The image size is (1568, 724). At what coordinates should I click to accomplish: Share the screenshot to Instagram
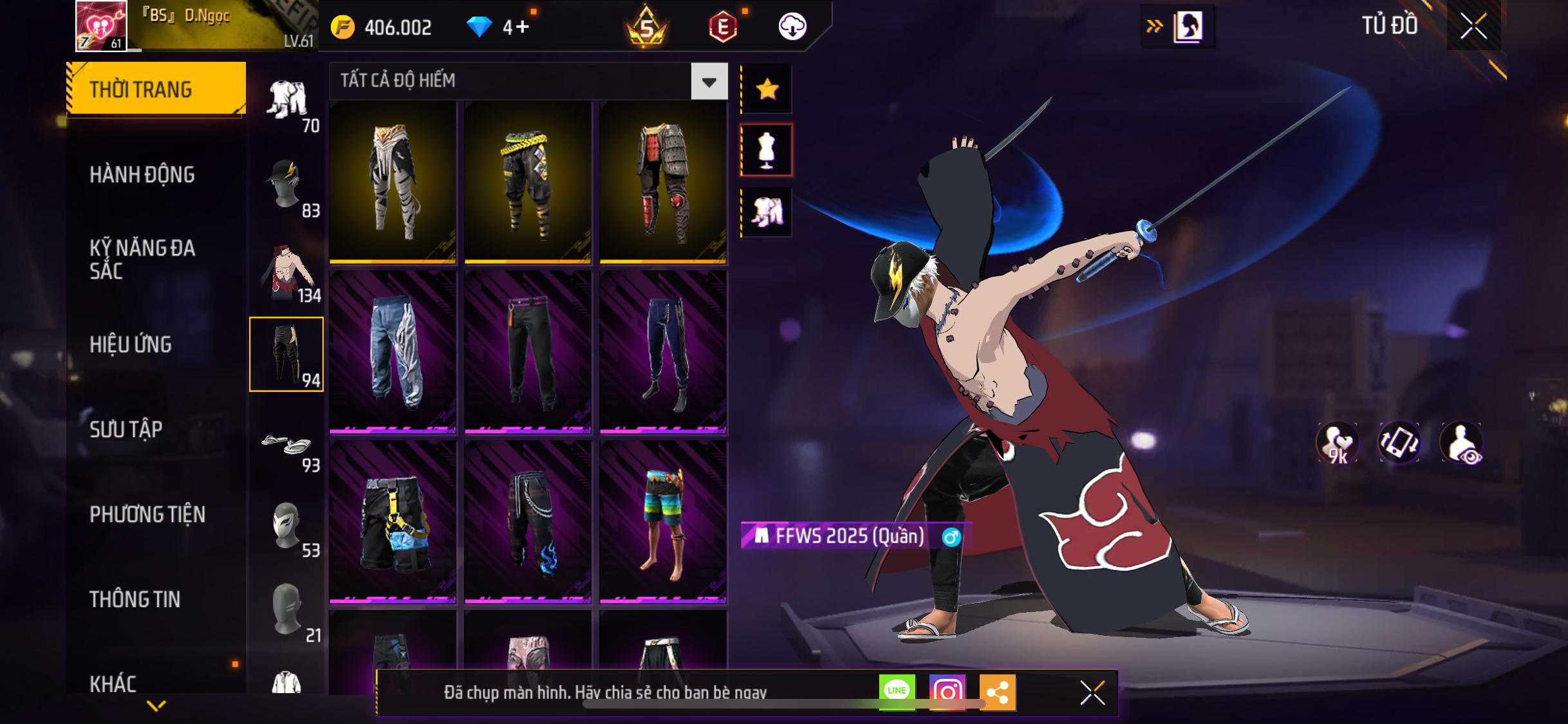coord(947,692)
